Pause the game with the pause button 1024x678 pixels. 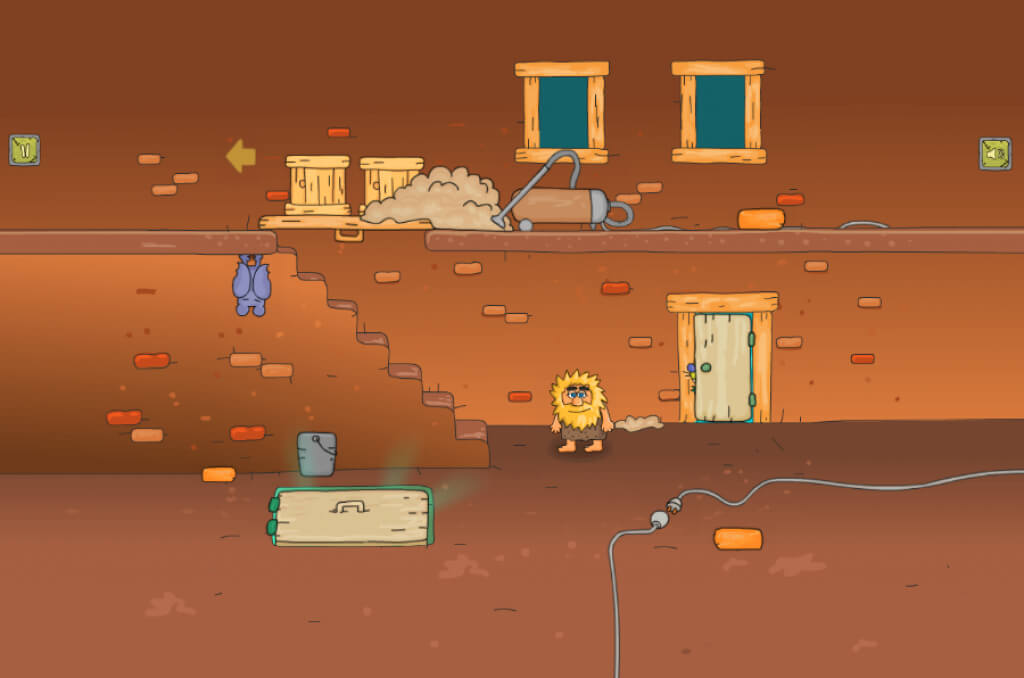[x=24, y=150]
